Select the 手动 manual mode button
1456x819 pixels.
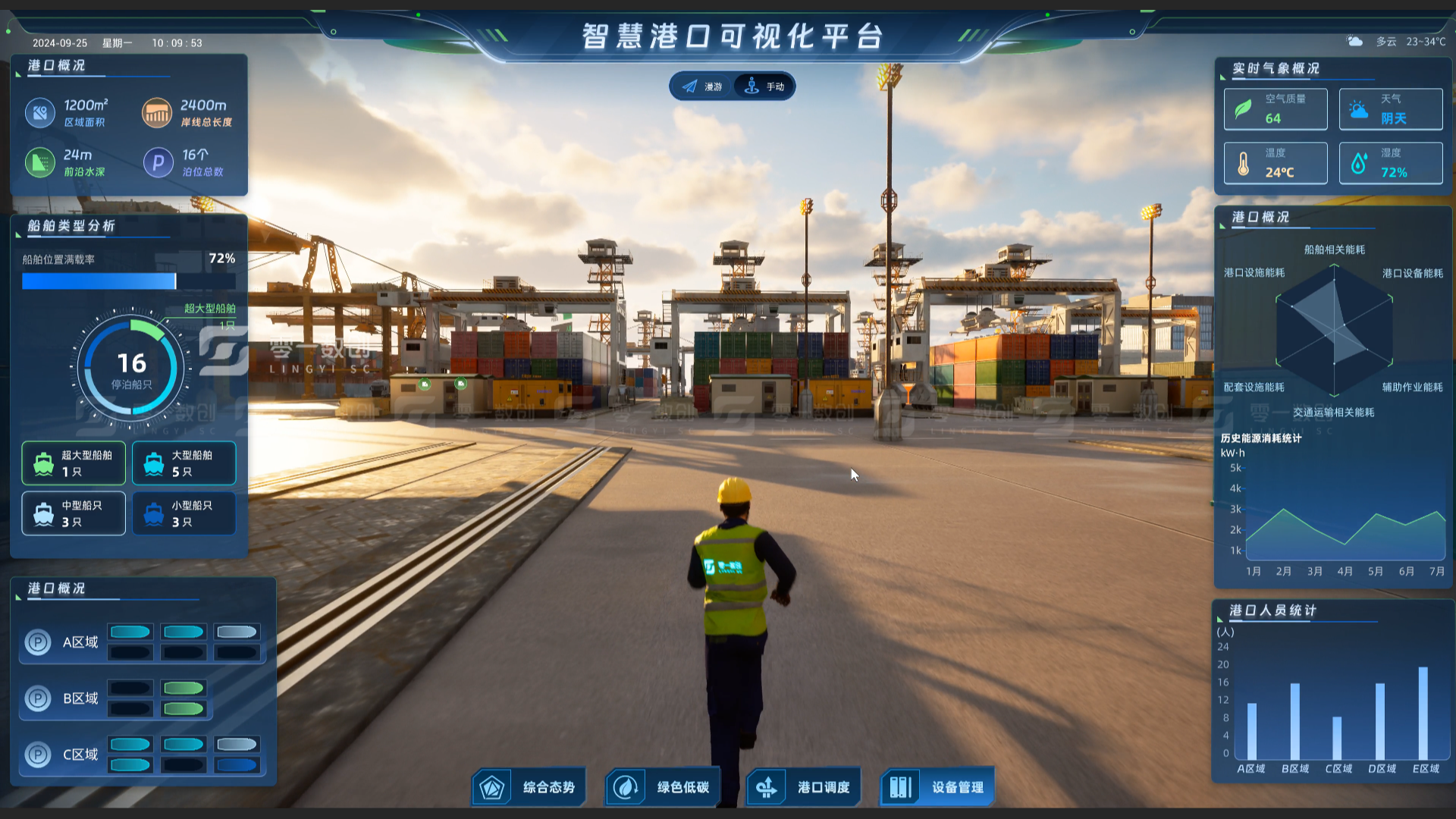coord(764,86)
